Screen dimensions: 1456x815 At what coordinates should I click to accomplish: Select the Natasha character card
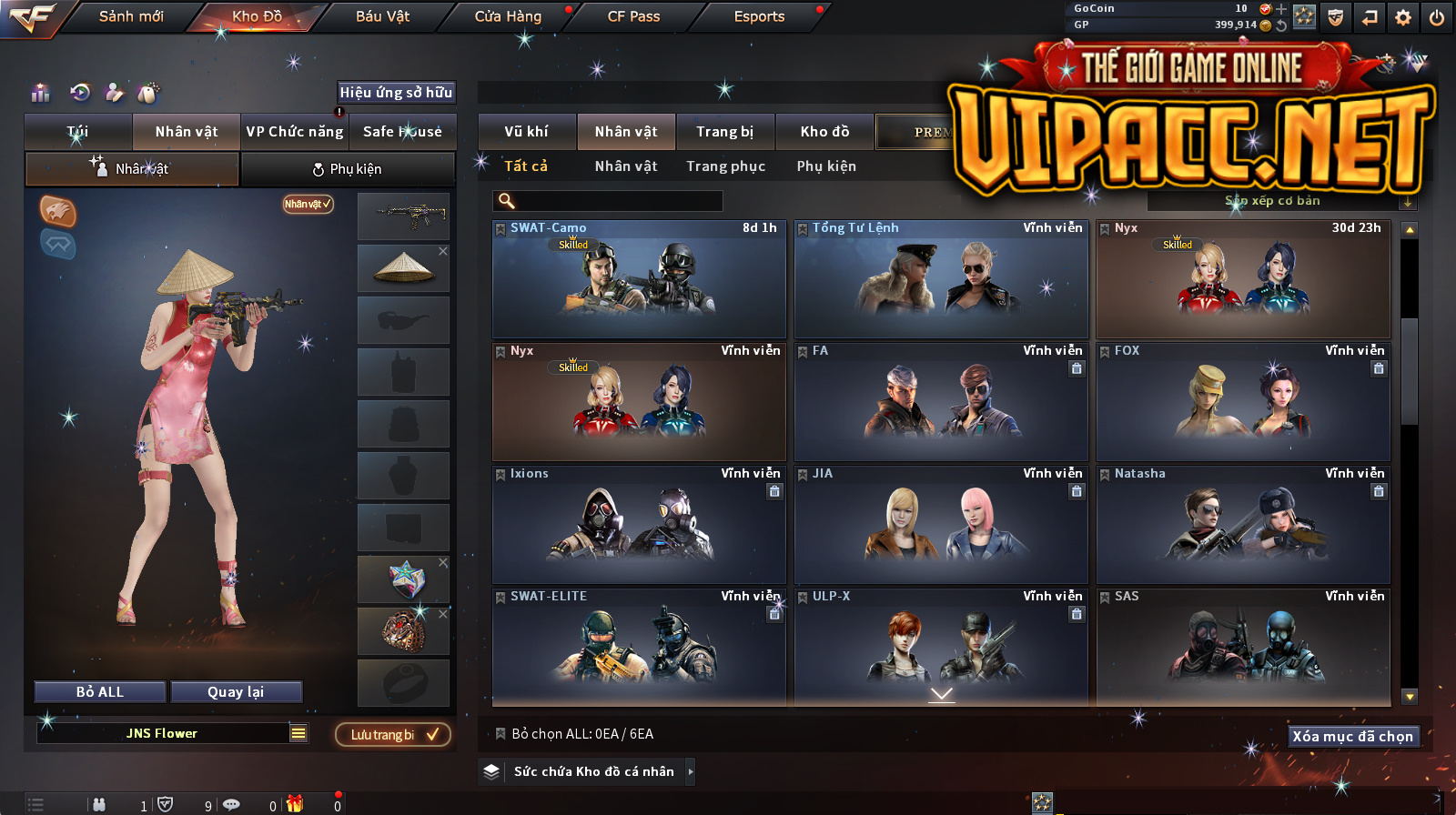pyautogui.click(x=1243, y=525)
